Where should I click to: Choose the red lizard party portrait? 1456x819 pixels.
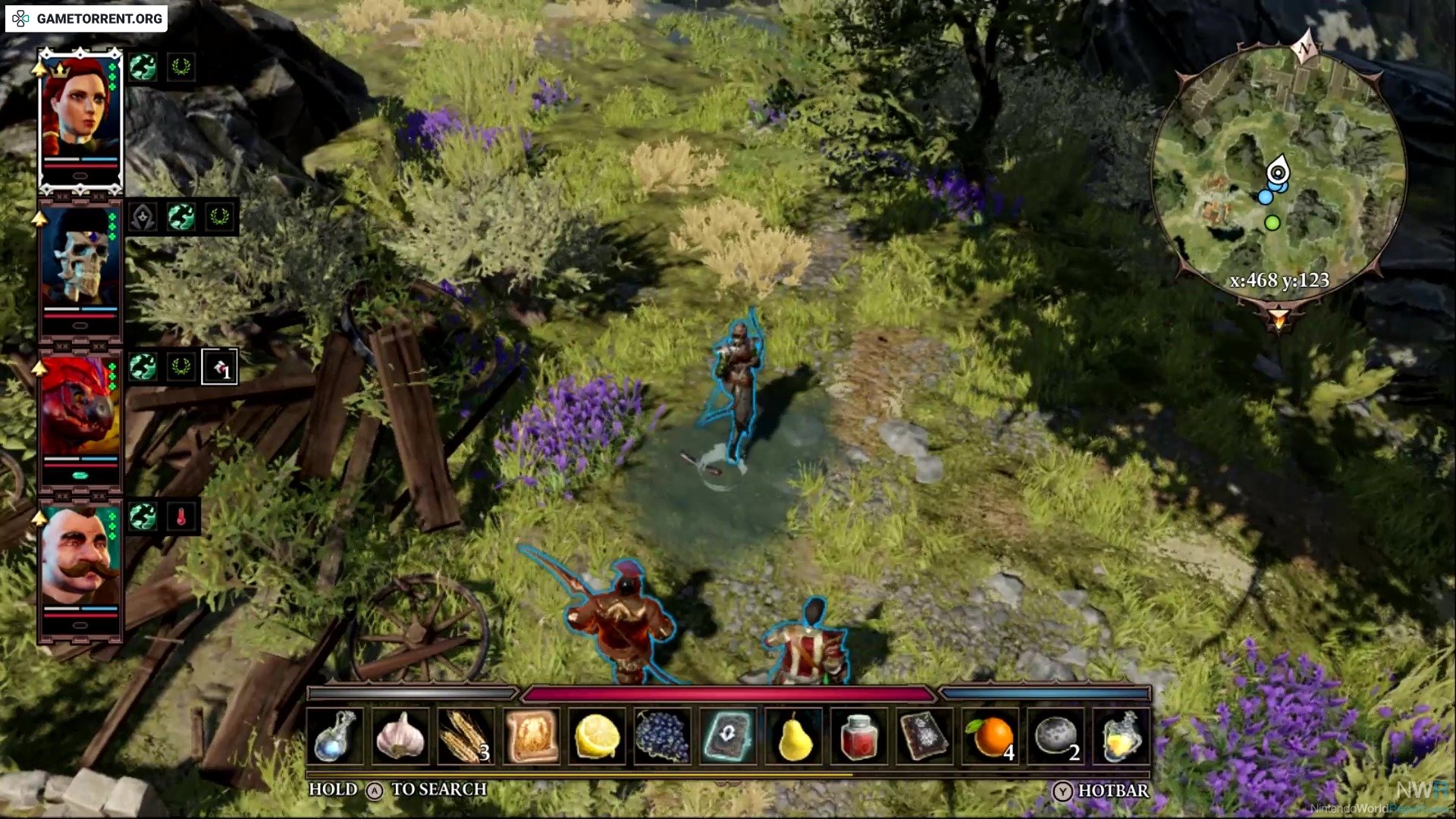pyautogui.click(x=80, y=413)
